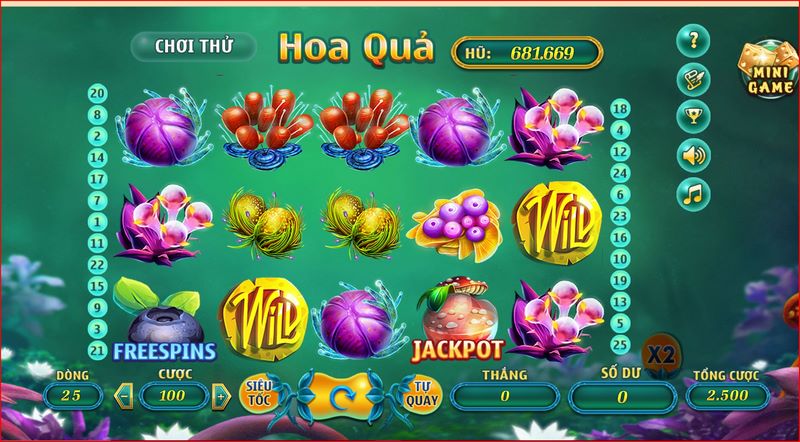Image resolution: width=800 pixels, height=442 pixels.
Task: Decrease the Cược bet with the left arrow
Action: (x=125, y=395)
